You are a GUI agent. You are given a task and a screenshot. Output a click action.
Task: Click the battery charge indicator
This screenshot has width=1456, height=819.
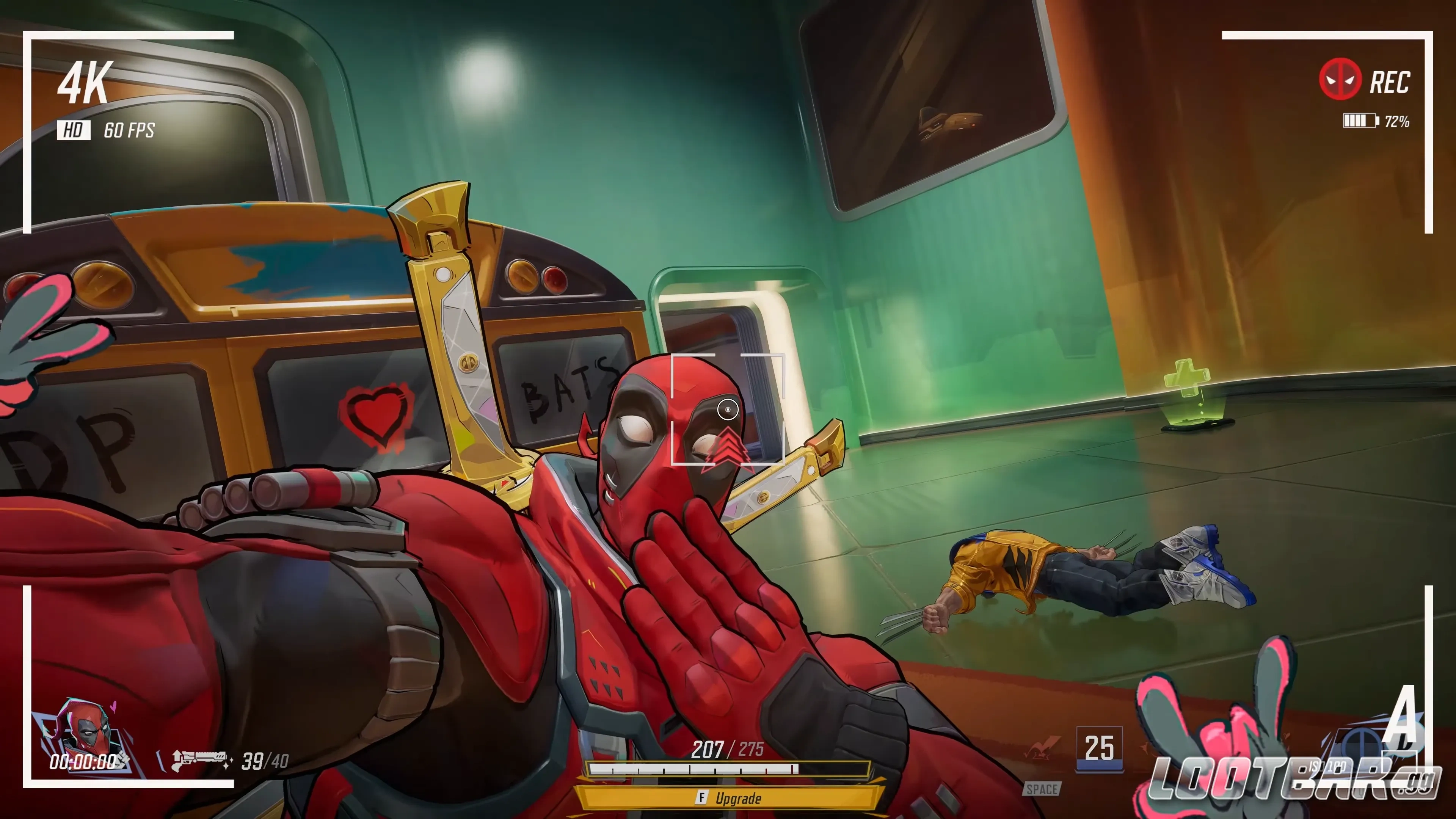click(1360, 121)
